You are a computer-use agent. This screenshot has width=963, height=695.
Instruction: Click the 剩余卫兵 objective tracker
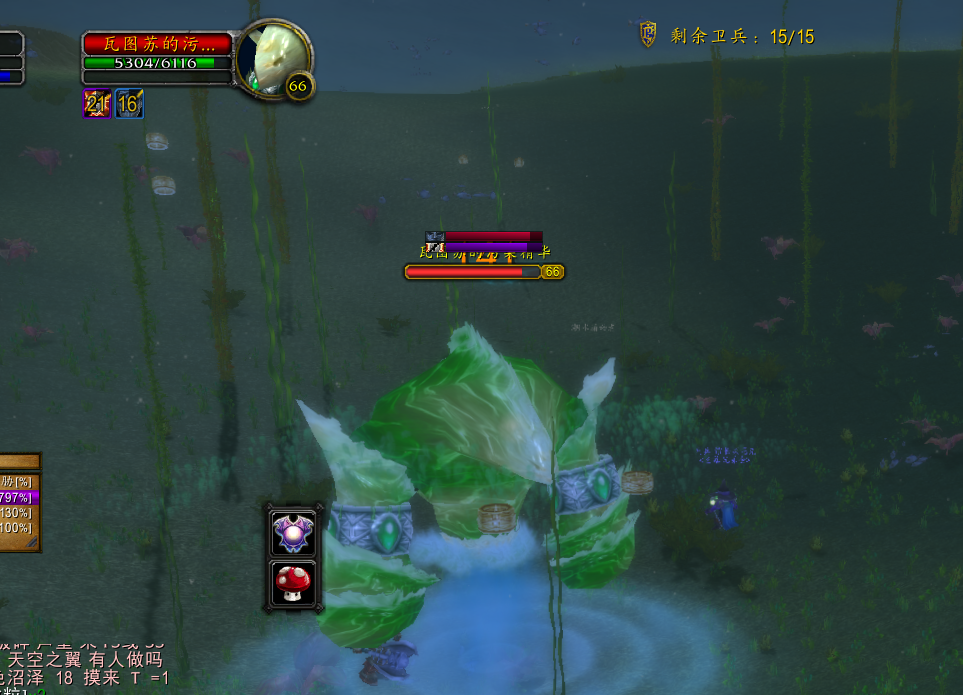728,37
